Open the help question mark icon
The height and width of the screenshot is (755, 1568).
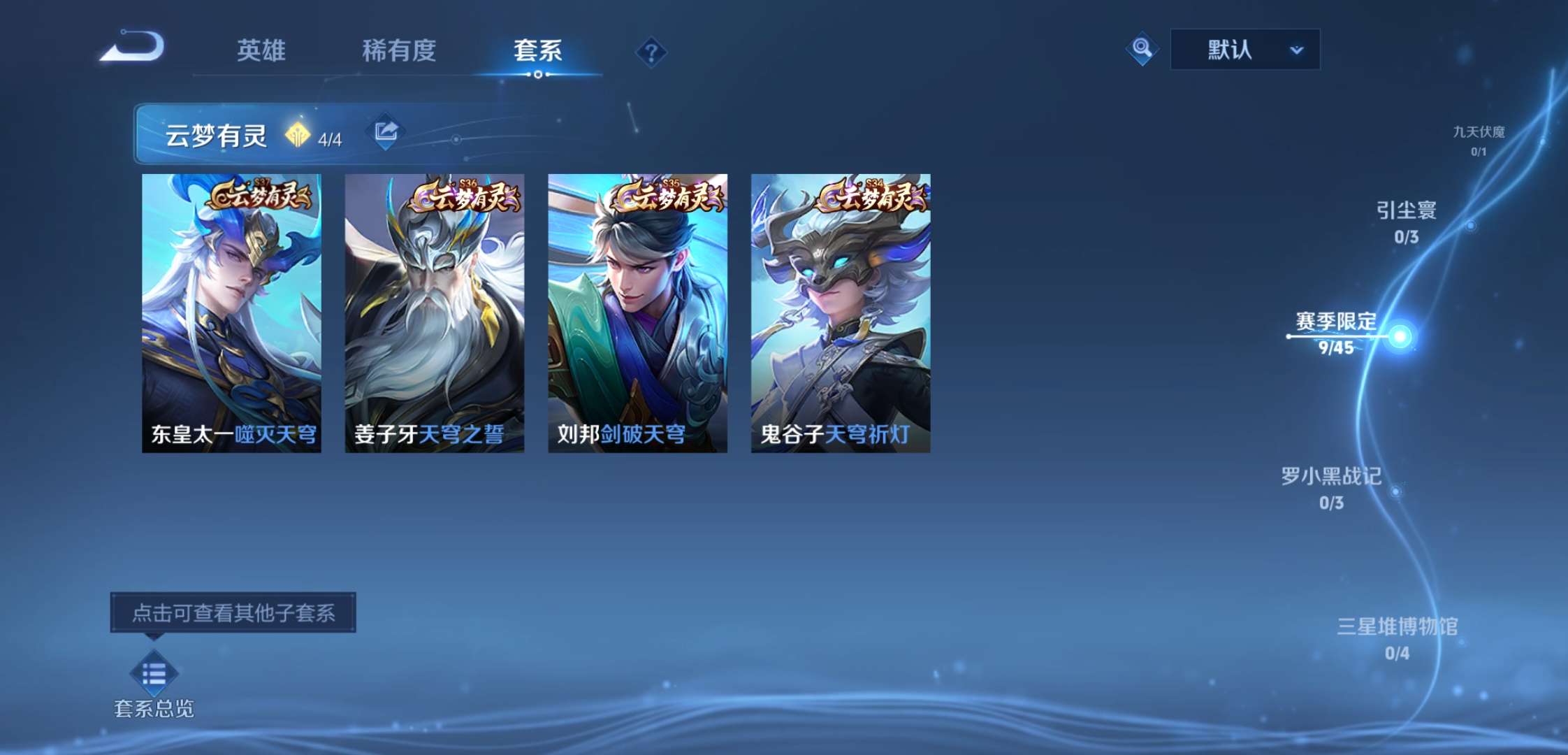[651, 52]
